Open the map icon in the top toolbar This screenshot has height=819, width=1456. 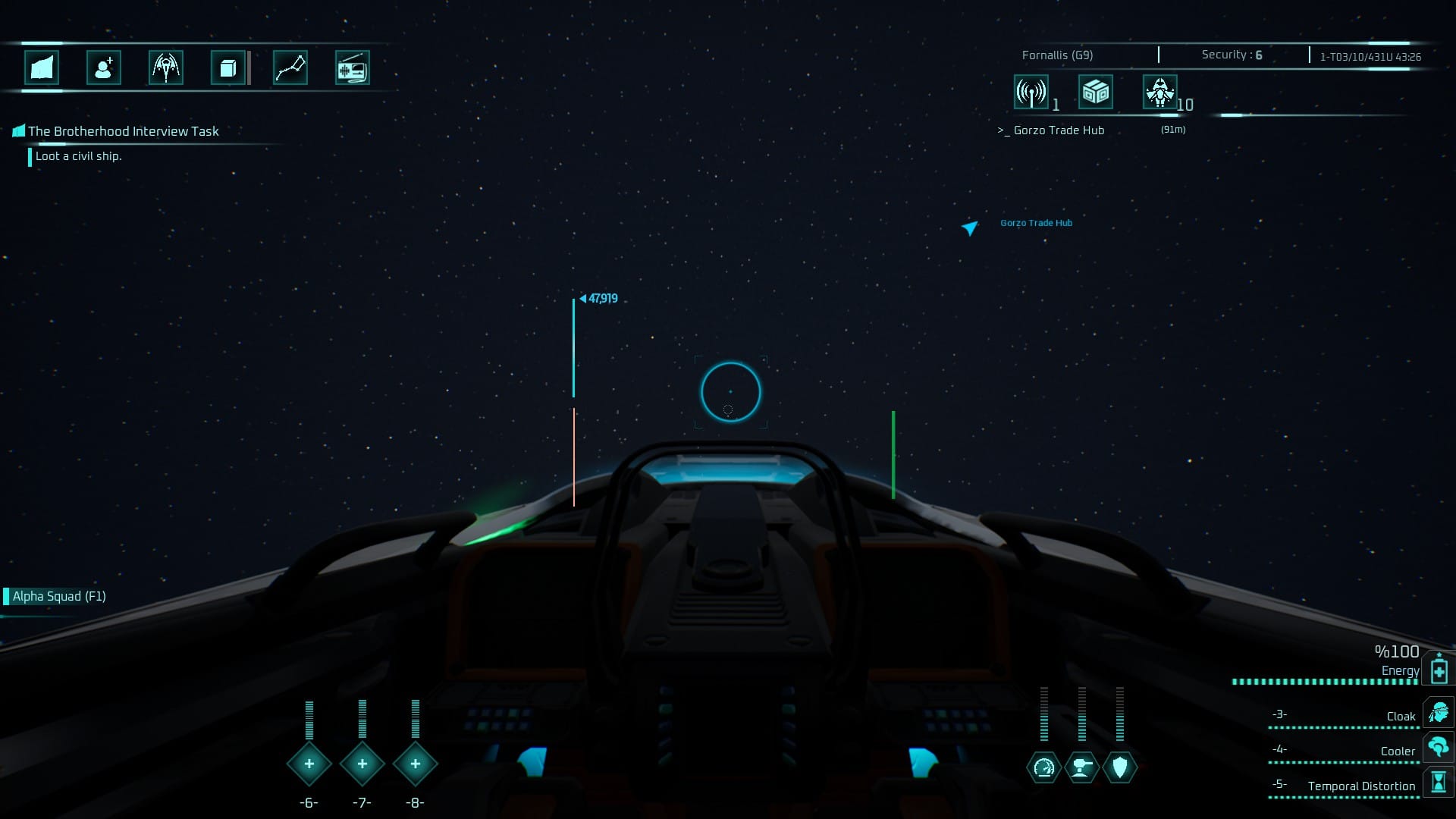pos(42,67)
